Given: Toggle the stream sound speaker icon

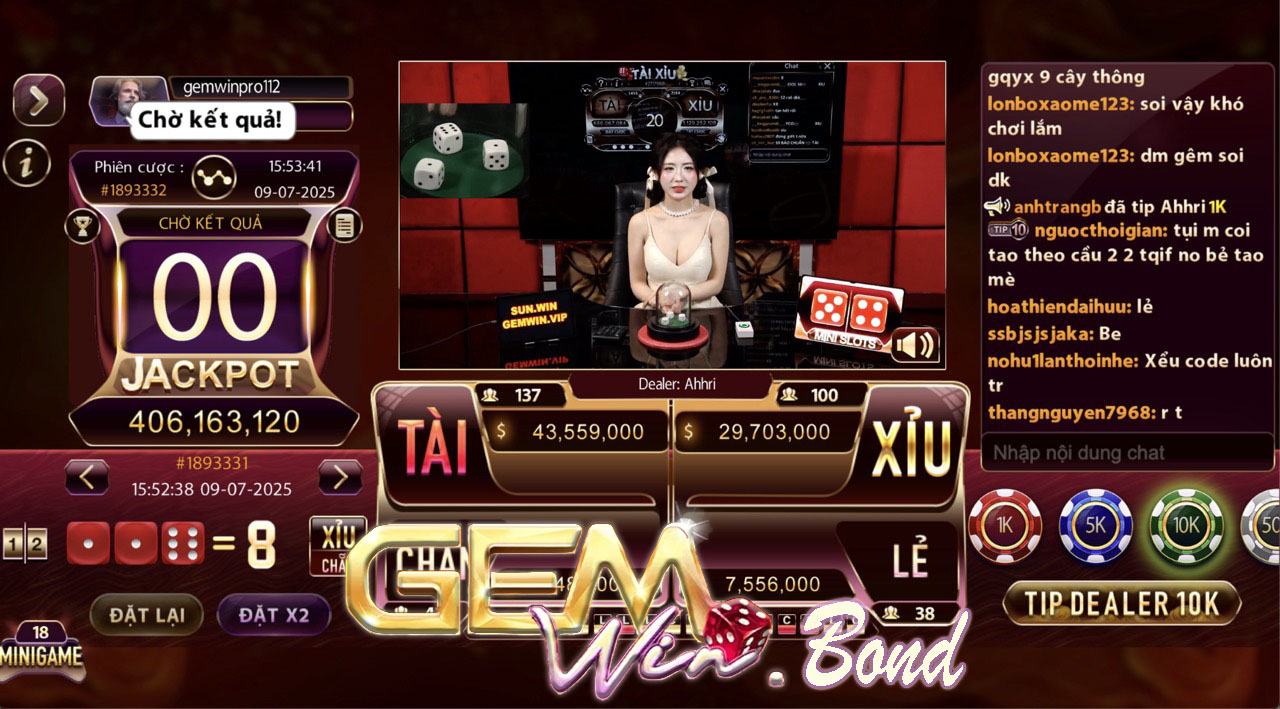Looking at the screenshot, I should click(914, 345).
